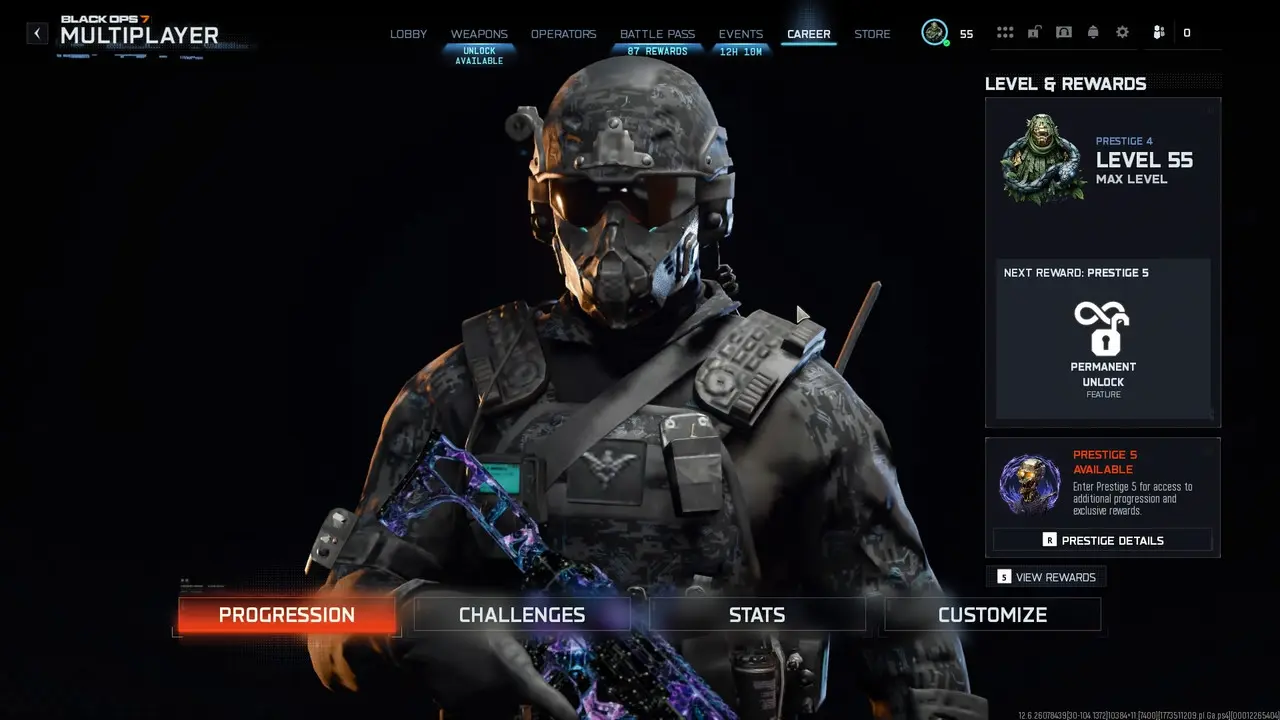Show the Battle Pass tab
Image resolution: width=1280 pixels, height=720 pixels.
pos(657,34)
